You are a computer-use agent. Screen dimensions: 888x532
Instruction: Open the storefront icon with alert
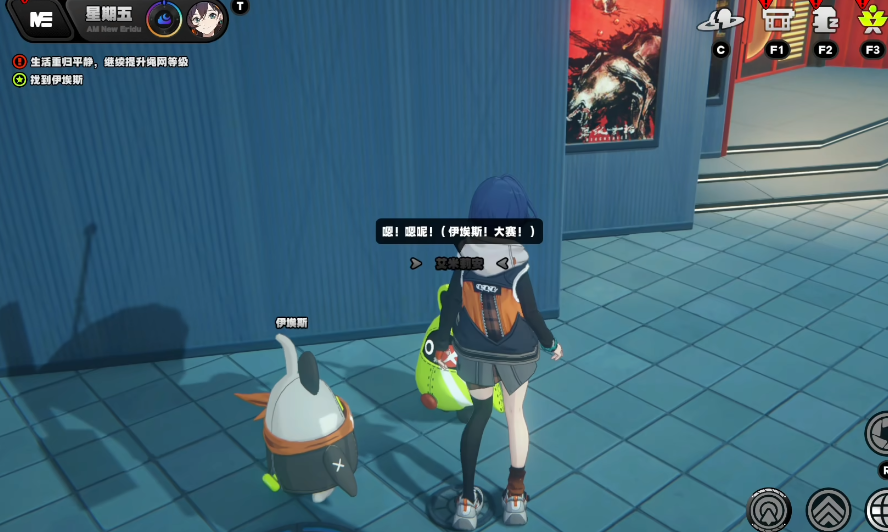click(x=777, y=18)
